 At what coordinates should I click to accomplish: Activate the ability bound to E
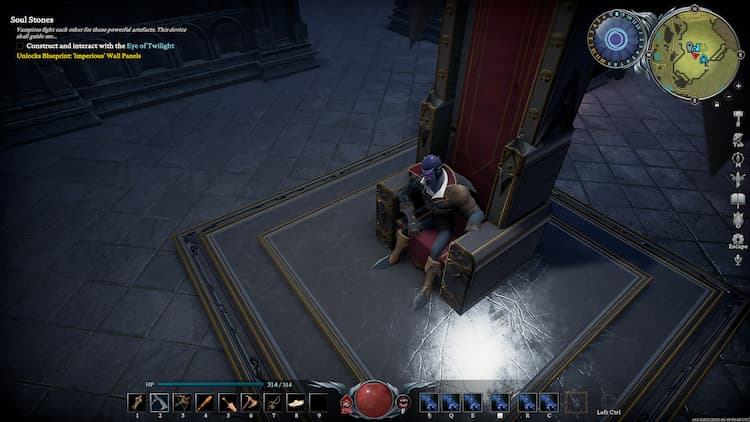click(473, 402)
